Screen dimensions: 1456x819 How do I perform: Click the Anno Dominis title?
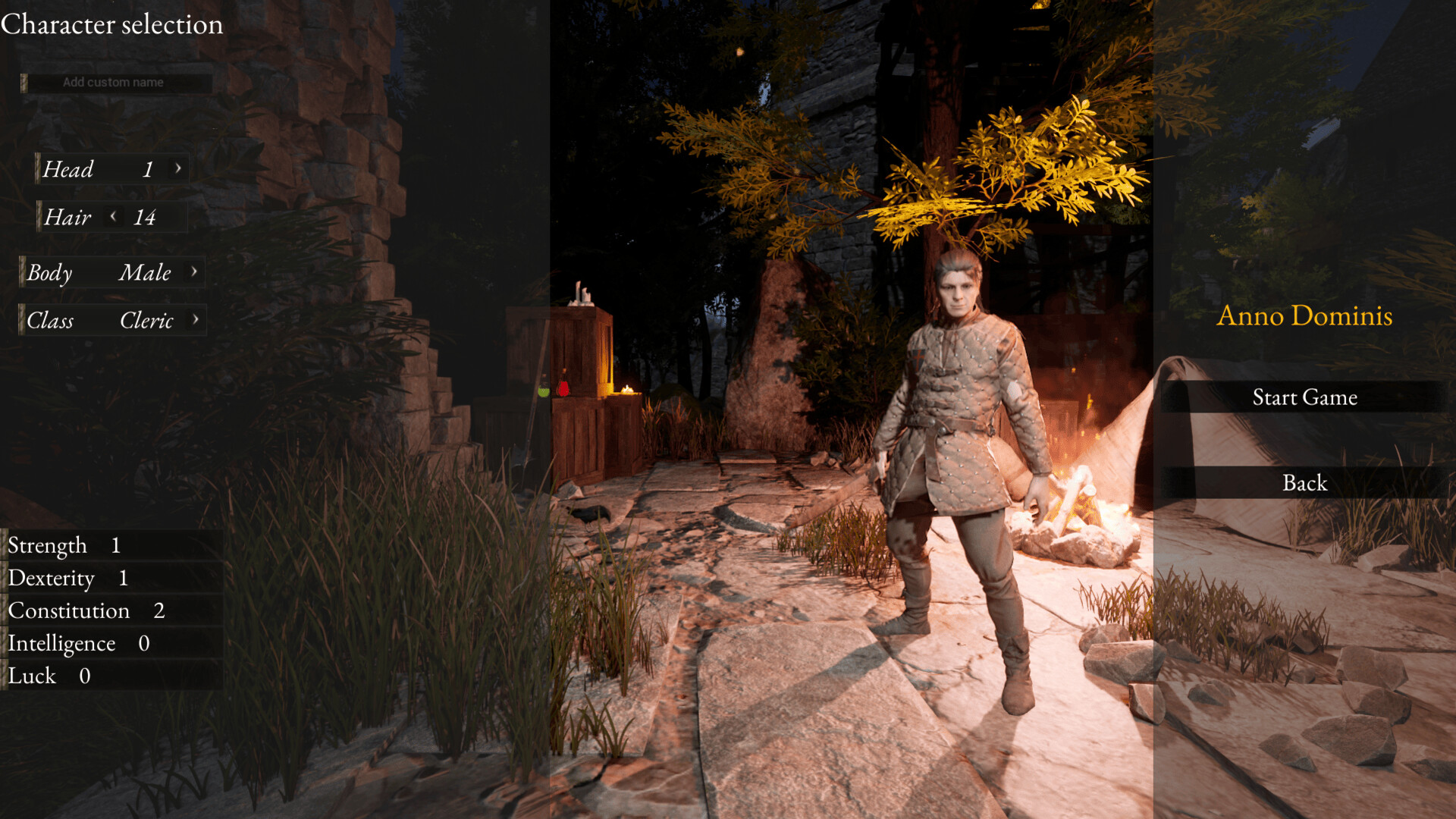[x=1305, y=316]
